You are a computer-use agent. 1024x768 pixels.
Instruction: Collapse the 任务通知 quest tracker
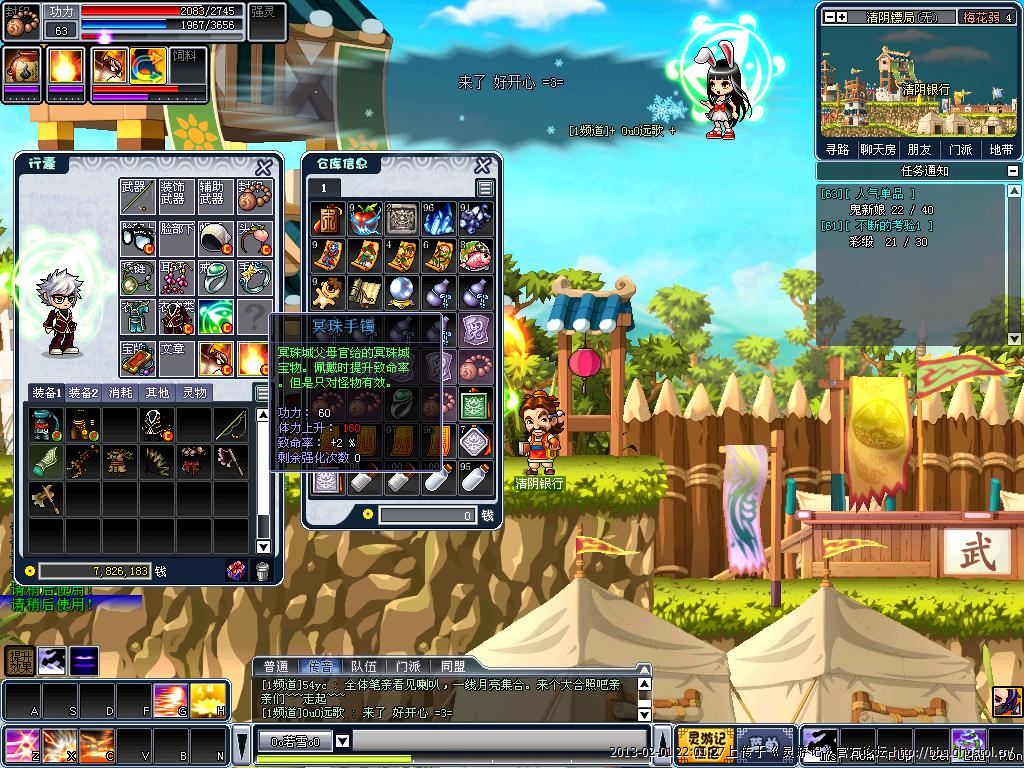[1013, 171]
